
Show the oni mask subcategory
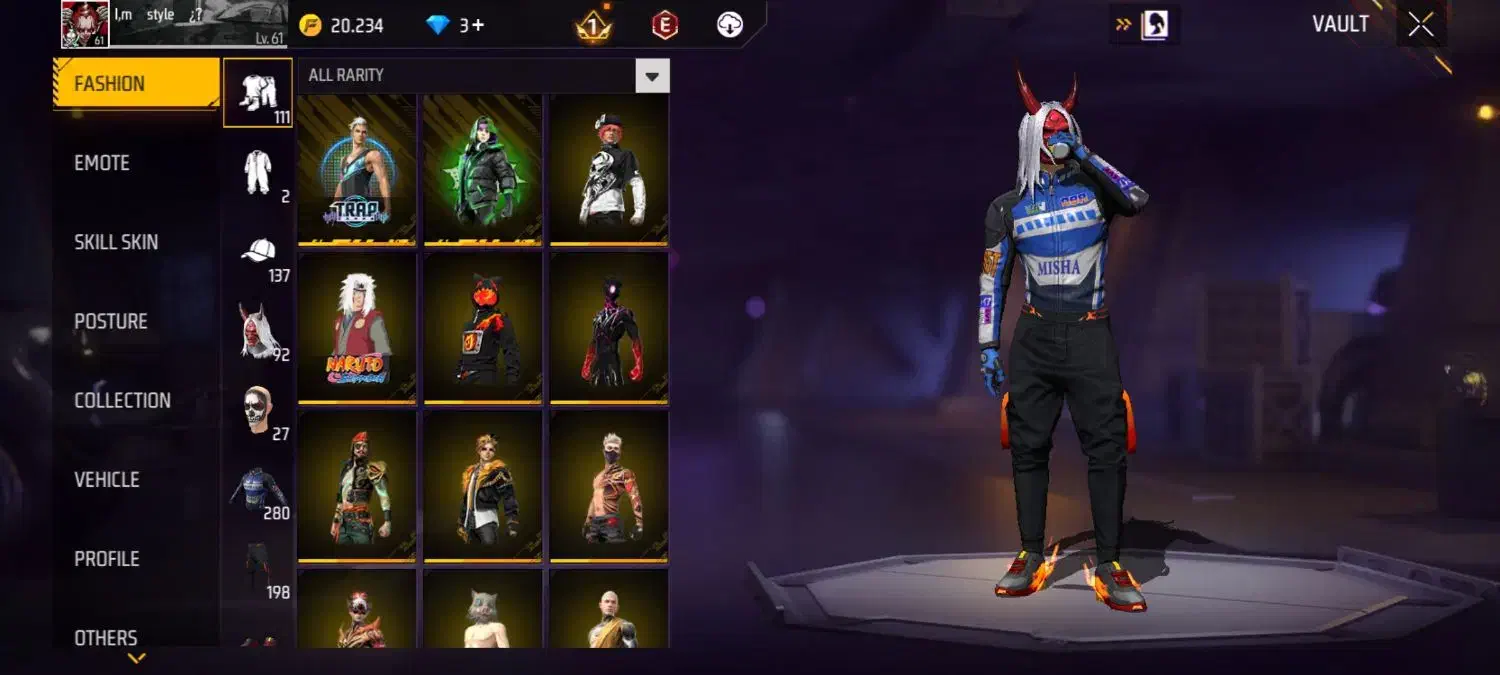258,332
